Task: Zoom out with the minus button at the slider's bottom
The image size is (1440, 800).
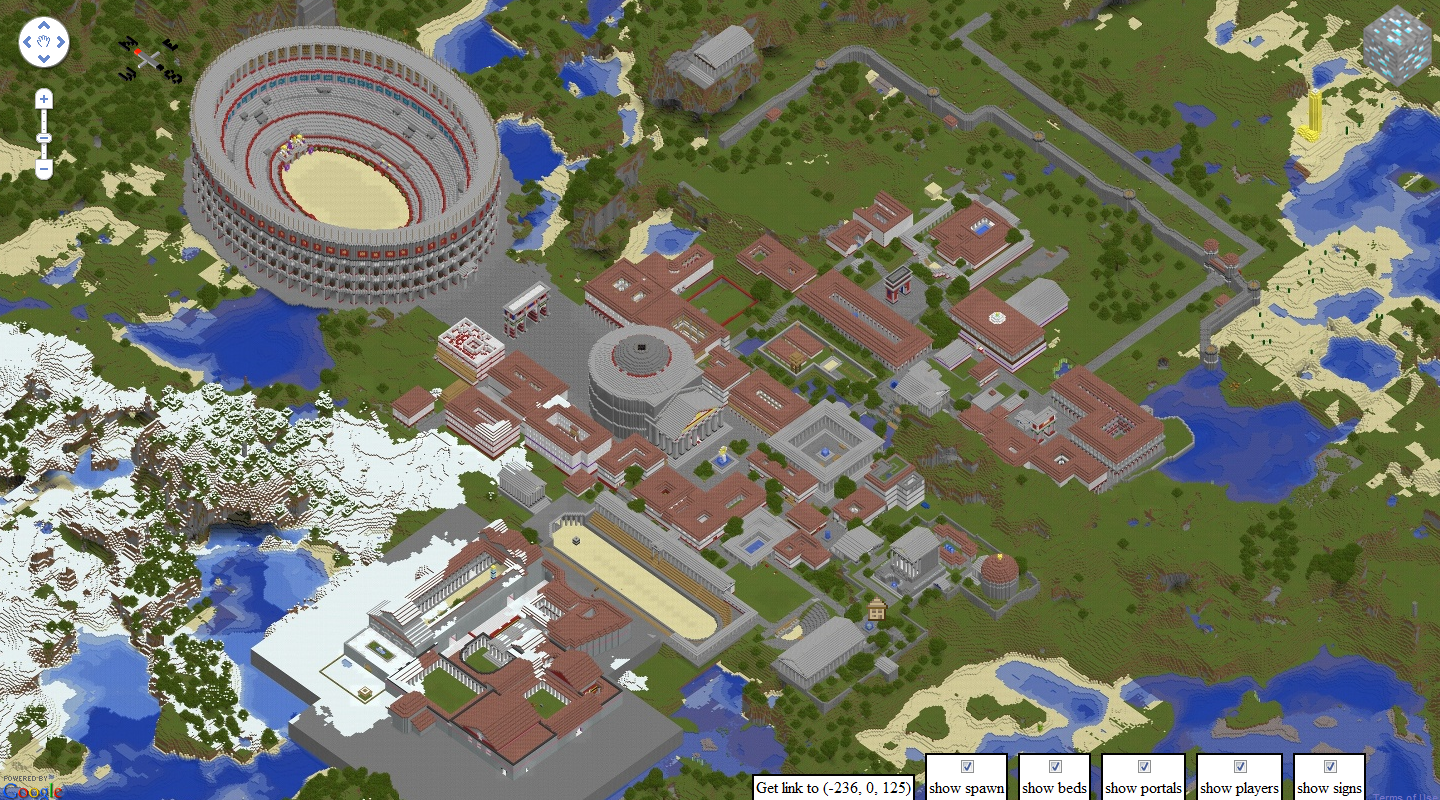Action: tap(44, 169)
